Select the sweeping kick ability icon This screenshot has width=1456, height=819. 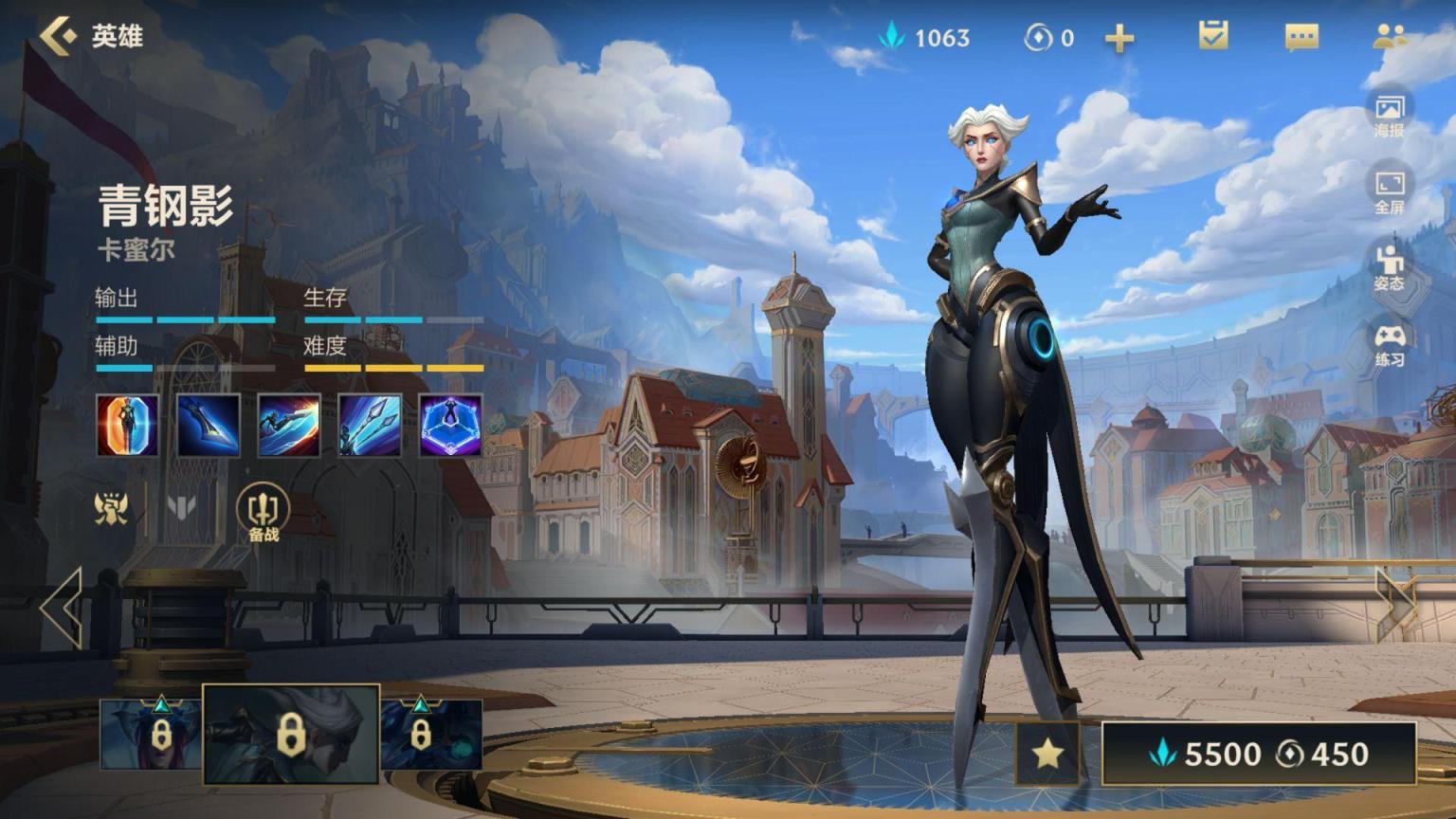(x=289, y=426)
